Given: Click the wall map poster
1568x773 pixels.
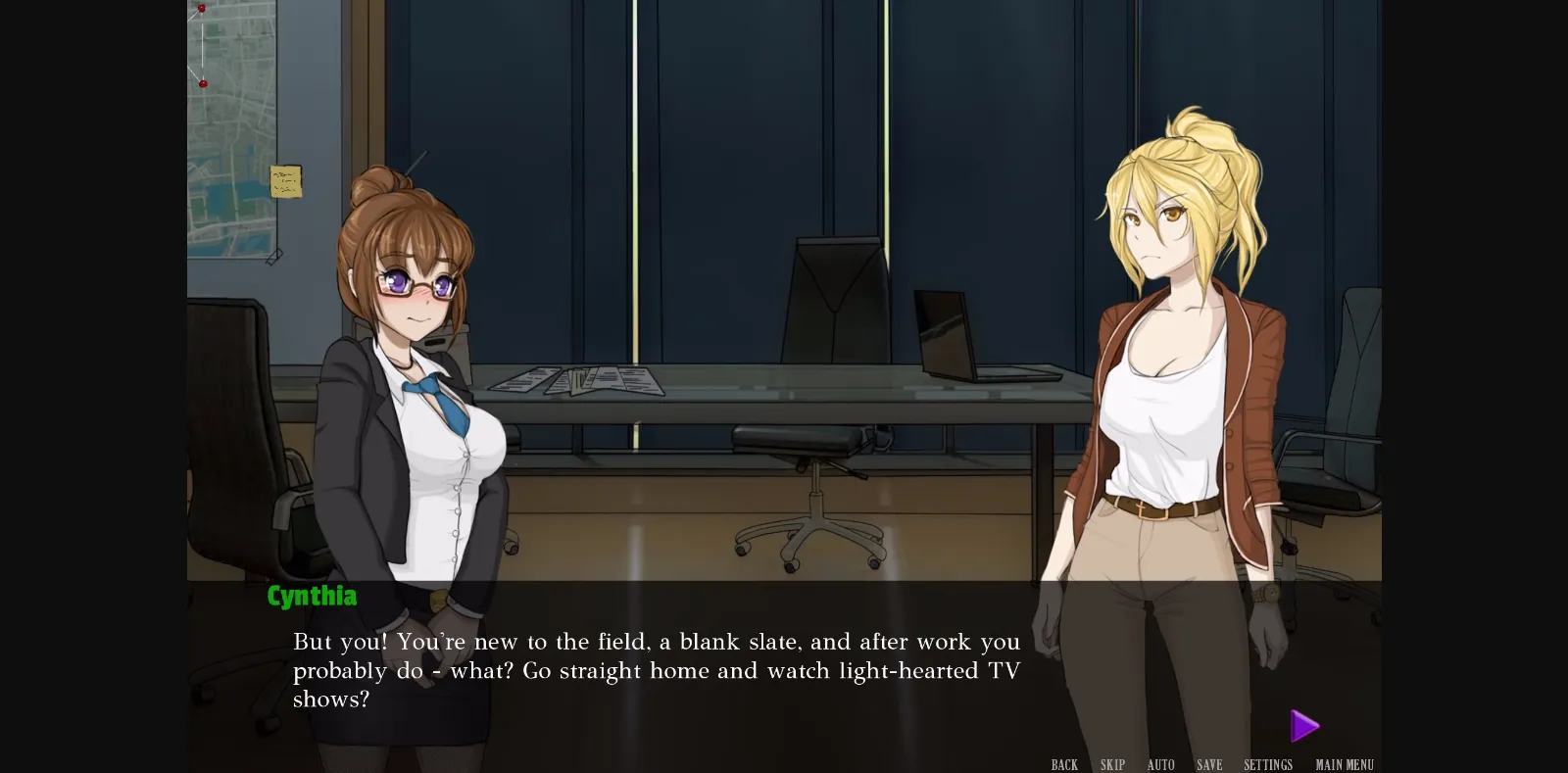Looking at the screenshot, I should click(230, 137).
